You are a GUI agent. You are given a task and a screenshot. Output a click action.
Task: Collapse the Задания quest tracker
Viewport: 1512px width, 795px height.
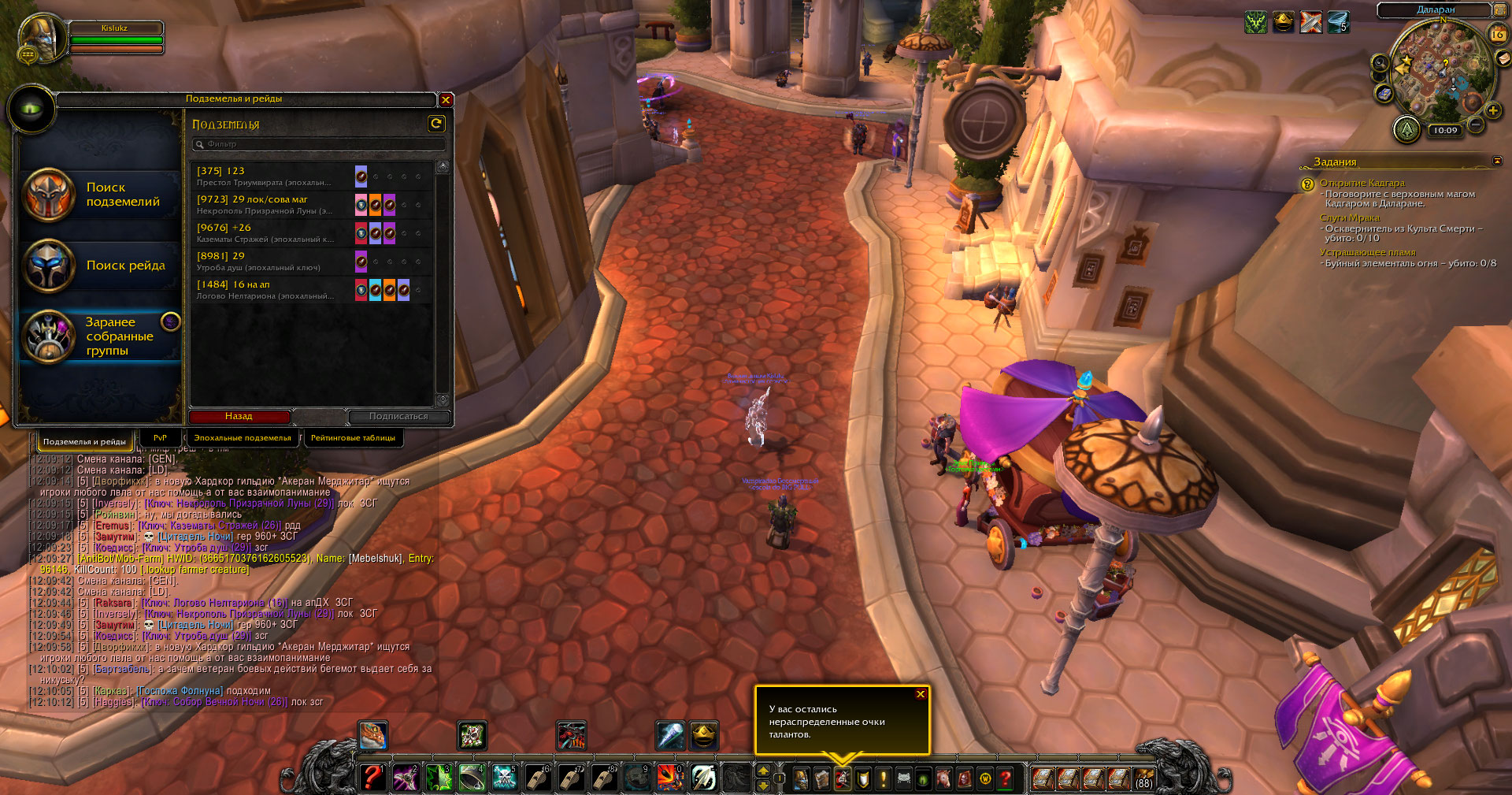point(1496,162)
